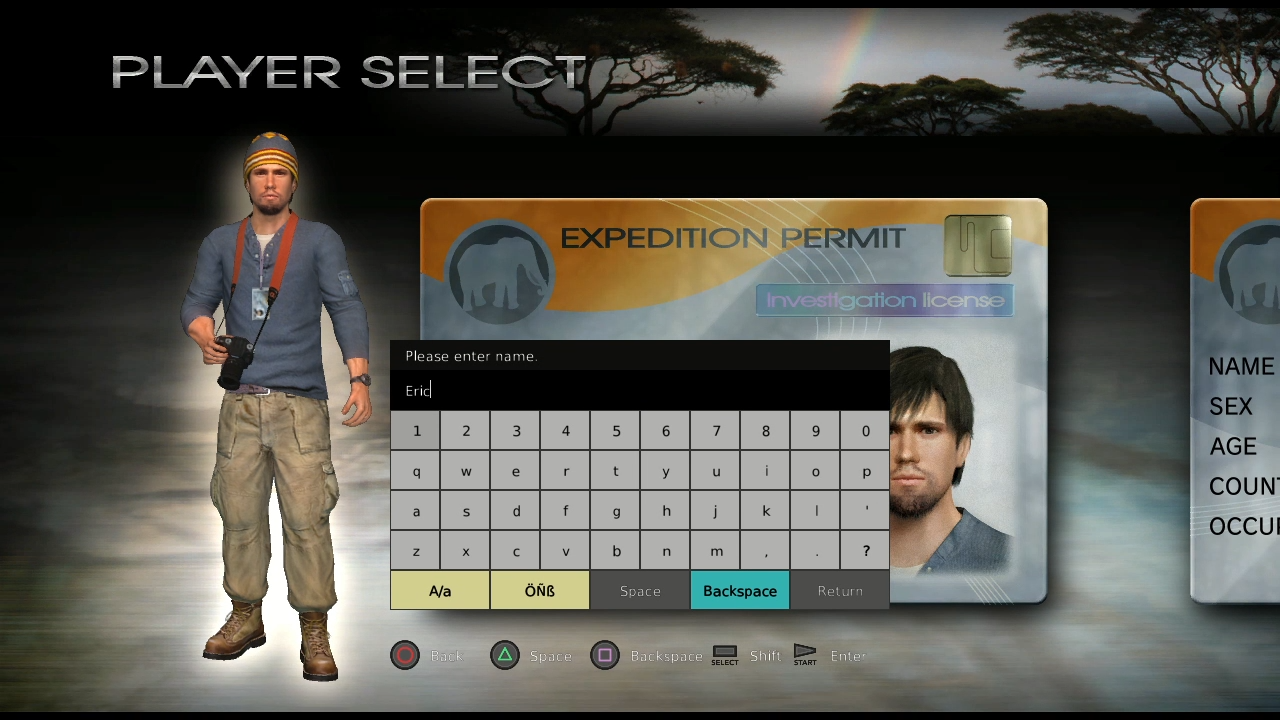Click the Return key to confirm name
Viewport: 1280px width, 720px height.
[x=840, y=591]
